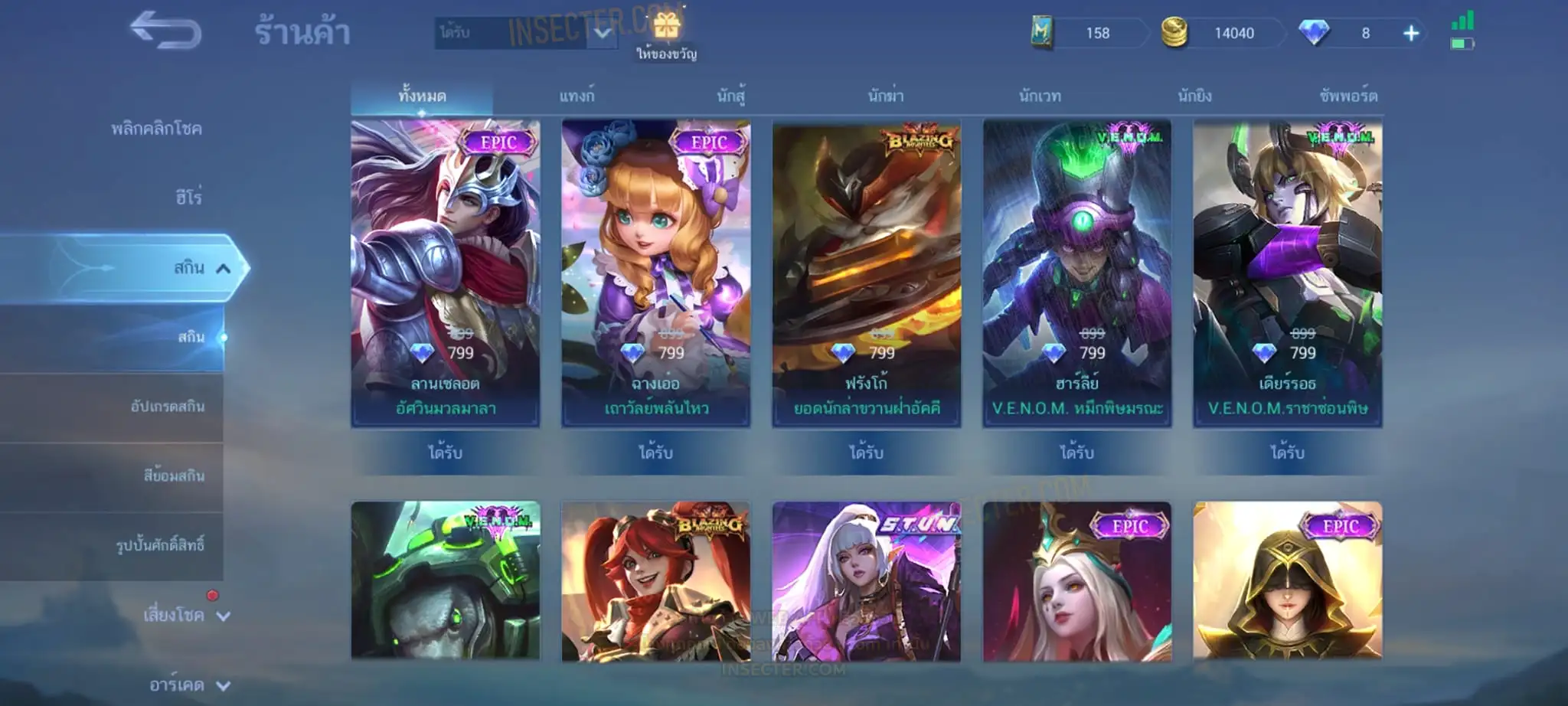This screenshot has height=706, width=1568.
Task: Open the พลิกคลิกโชค menu entry
Action: pos(156,129)
